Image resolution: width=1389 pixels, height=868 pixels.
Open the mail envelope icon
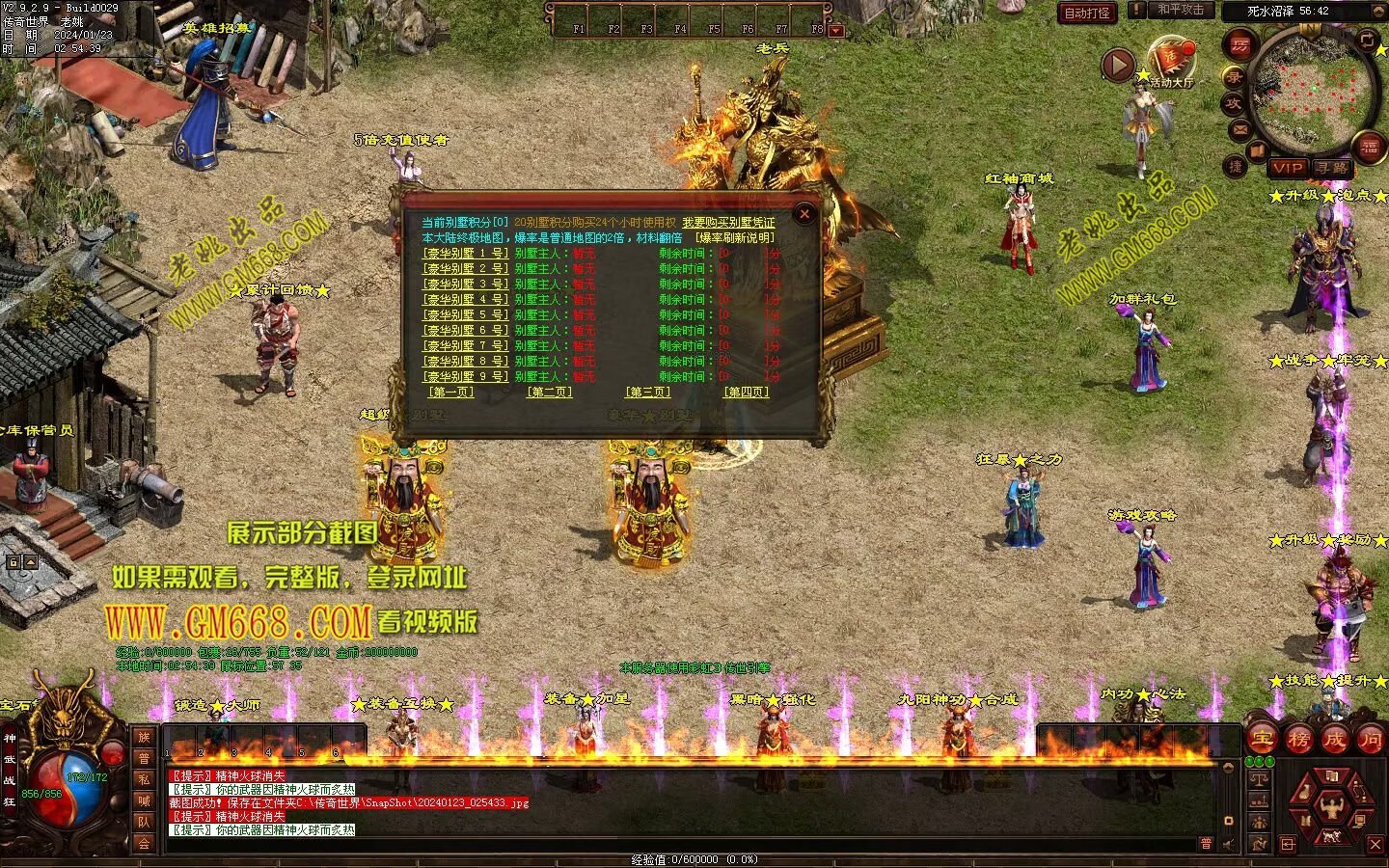click(1240, 129)
